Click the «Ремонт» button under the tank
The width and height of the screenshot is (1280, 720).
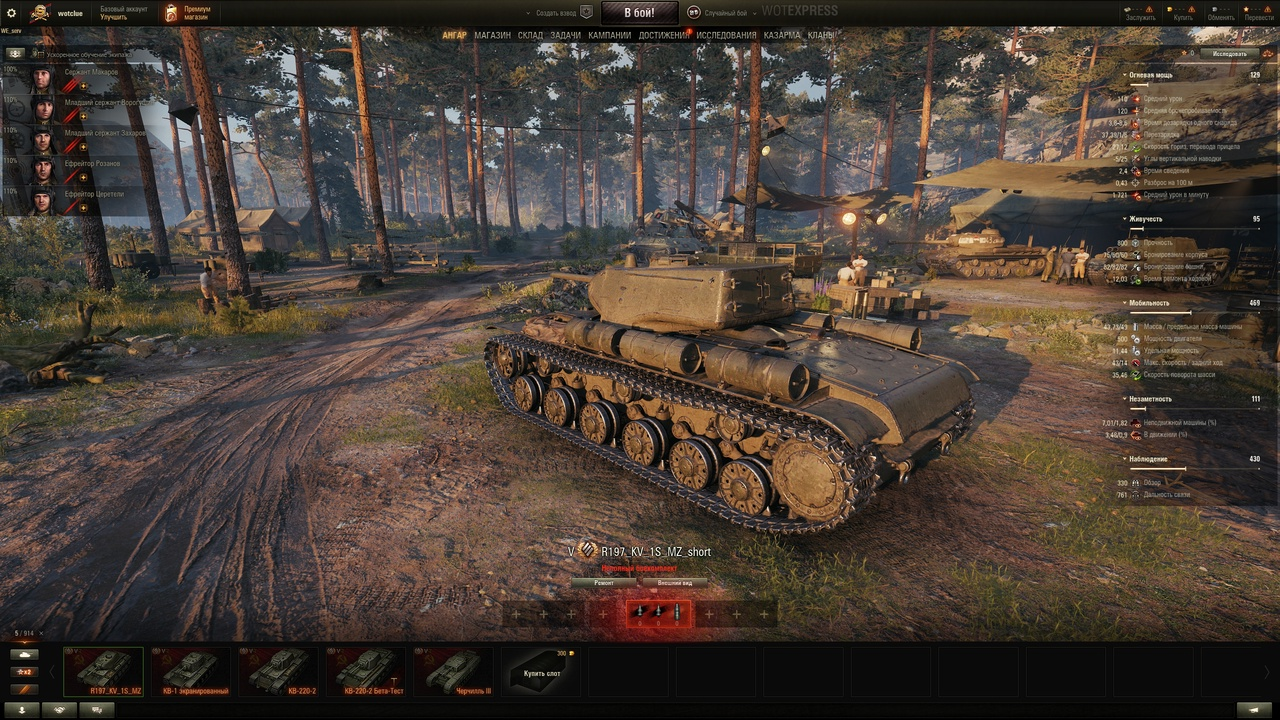(x=604, y=582)
